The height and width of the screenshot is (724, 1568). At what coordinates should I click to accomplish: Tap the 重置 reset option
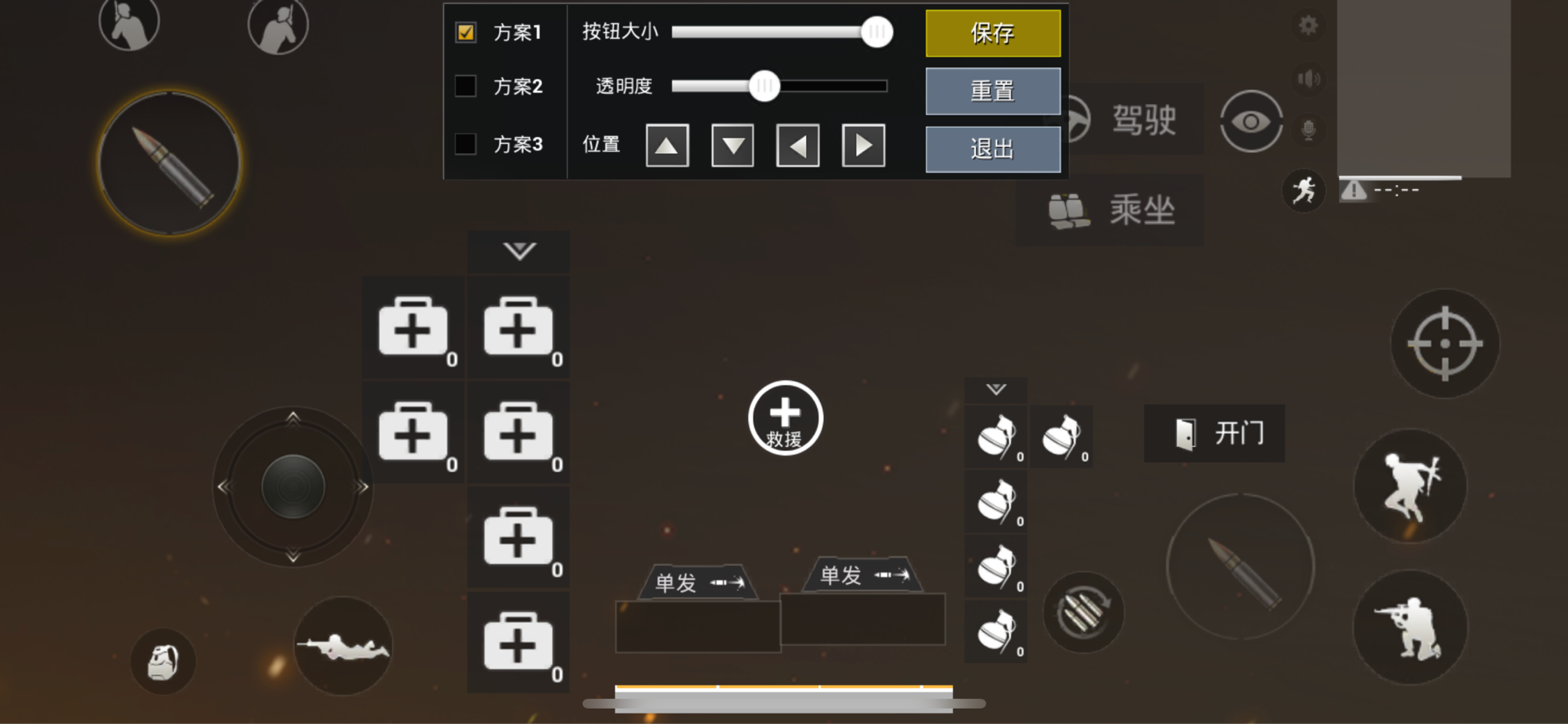point(992,91)
